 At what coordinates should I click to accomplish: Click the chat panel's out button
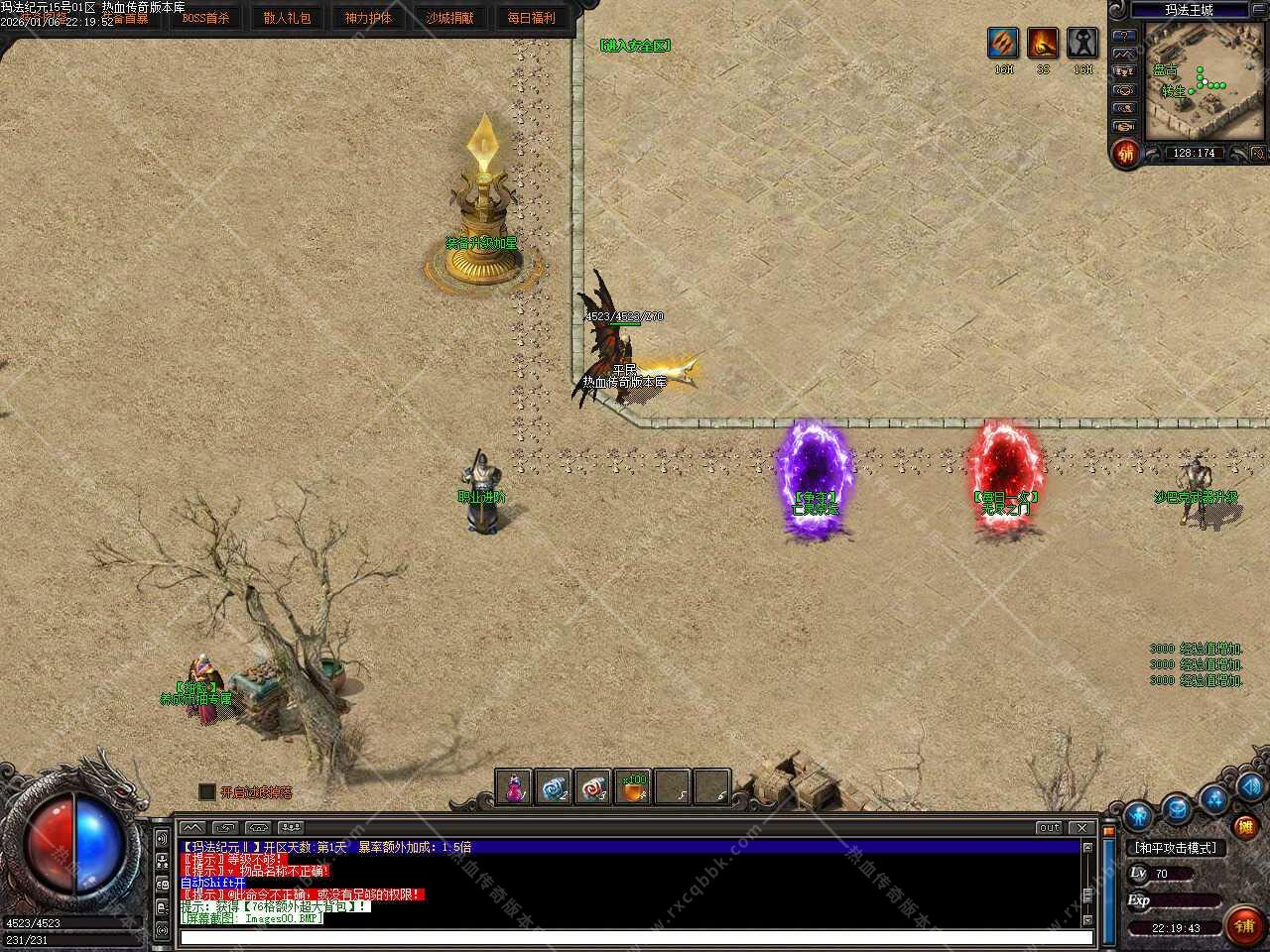coord(1050,827)
